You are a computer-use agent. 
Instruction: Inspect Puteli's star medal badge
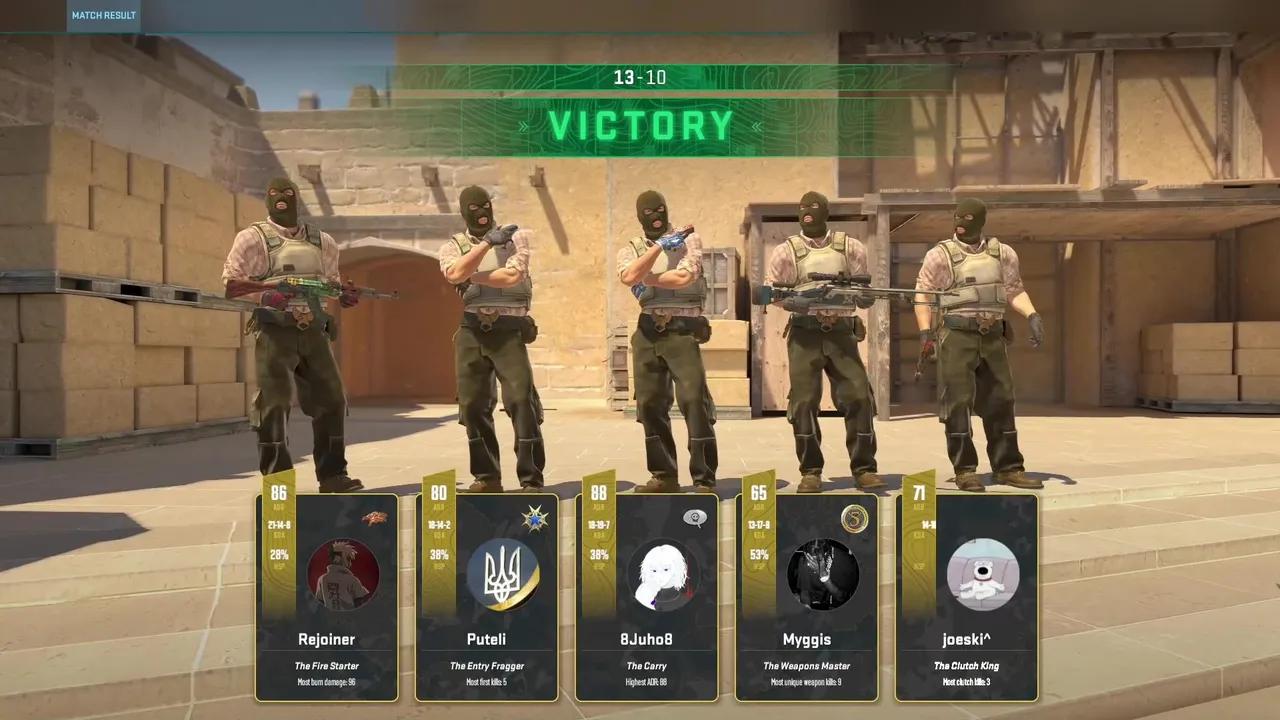[535, 518]
